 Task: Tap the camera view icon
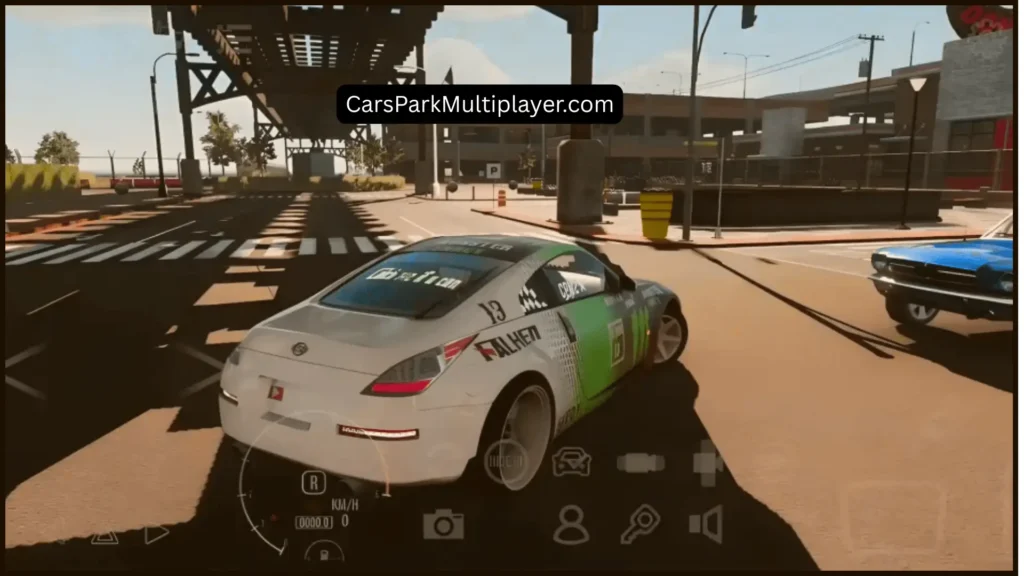(x=443, y=524)
